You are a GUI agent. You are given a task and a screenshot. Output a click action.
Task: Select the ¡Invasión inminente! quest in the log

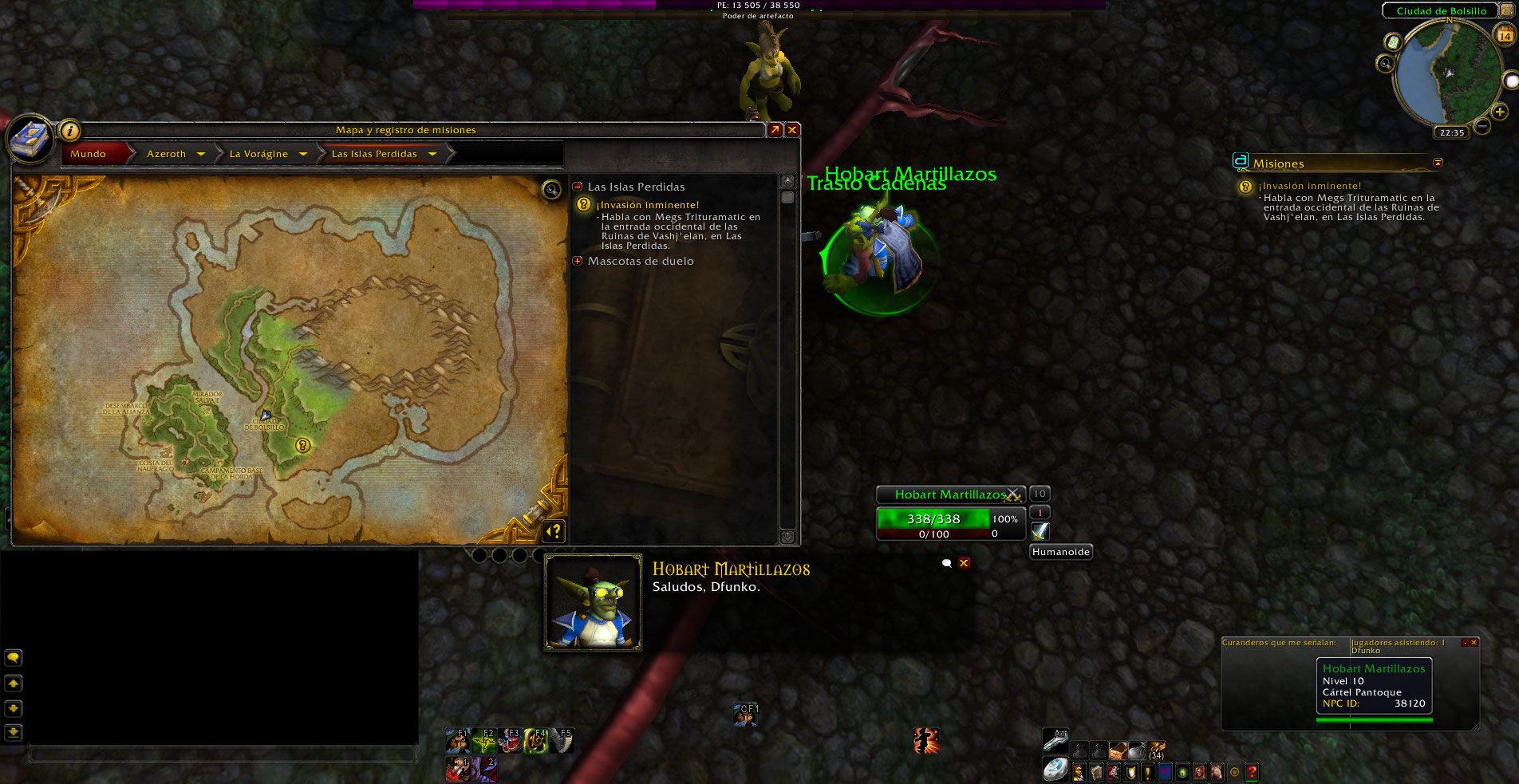click(649, 205)
